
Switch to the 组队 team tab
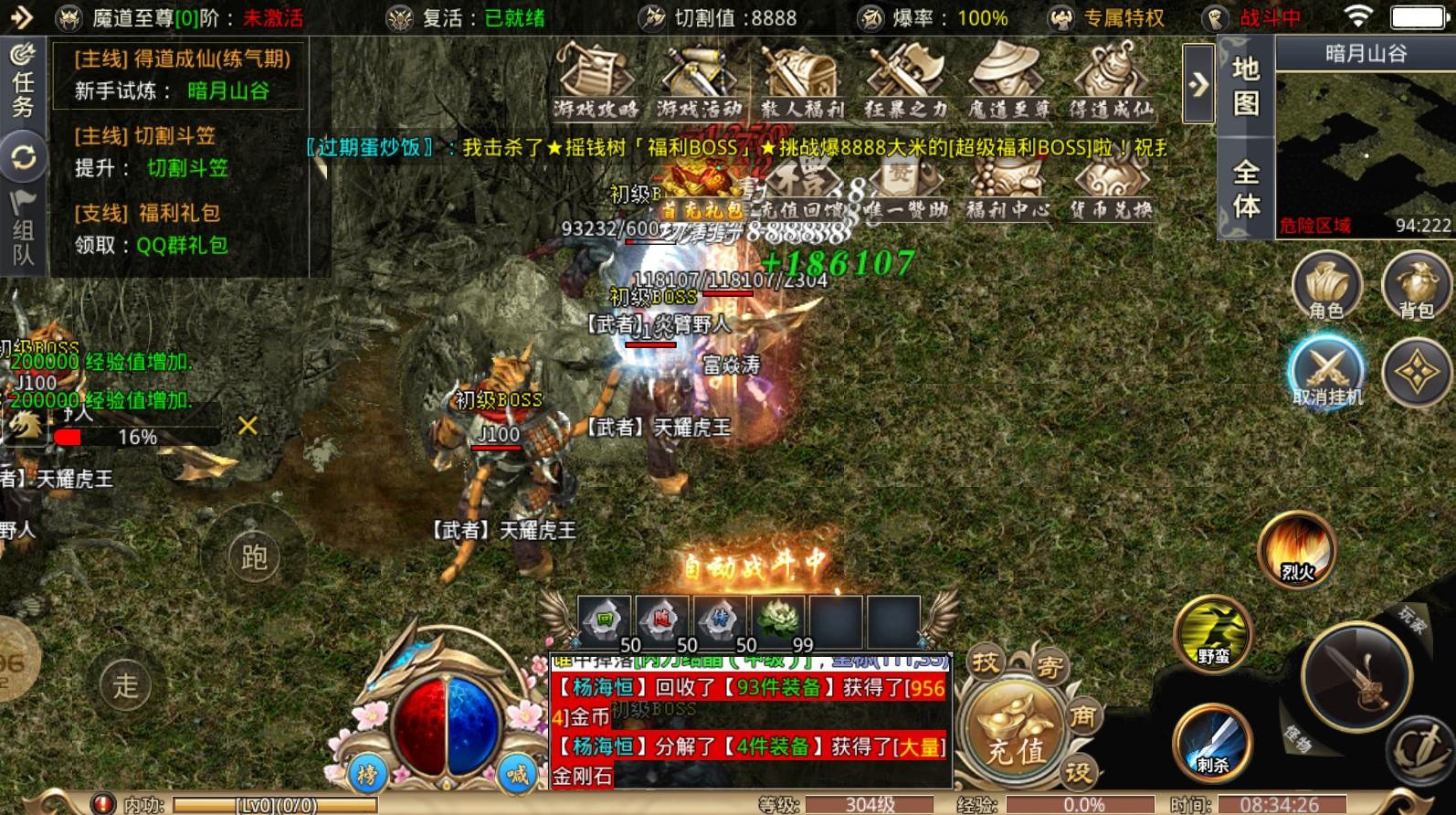[x=23, y=228]
